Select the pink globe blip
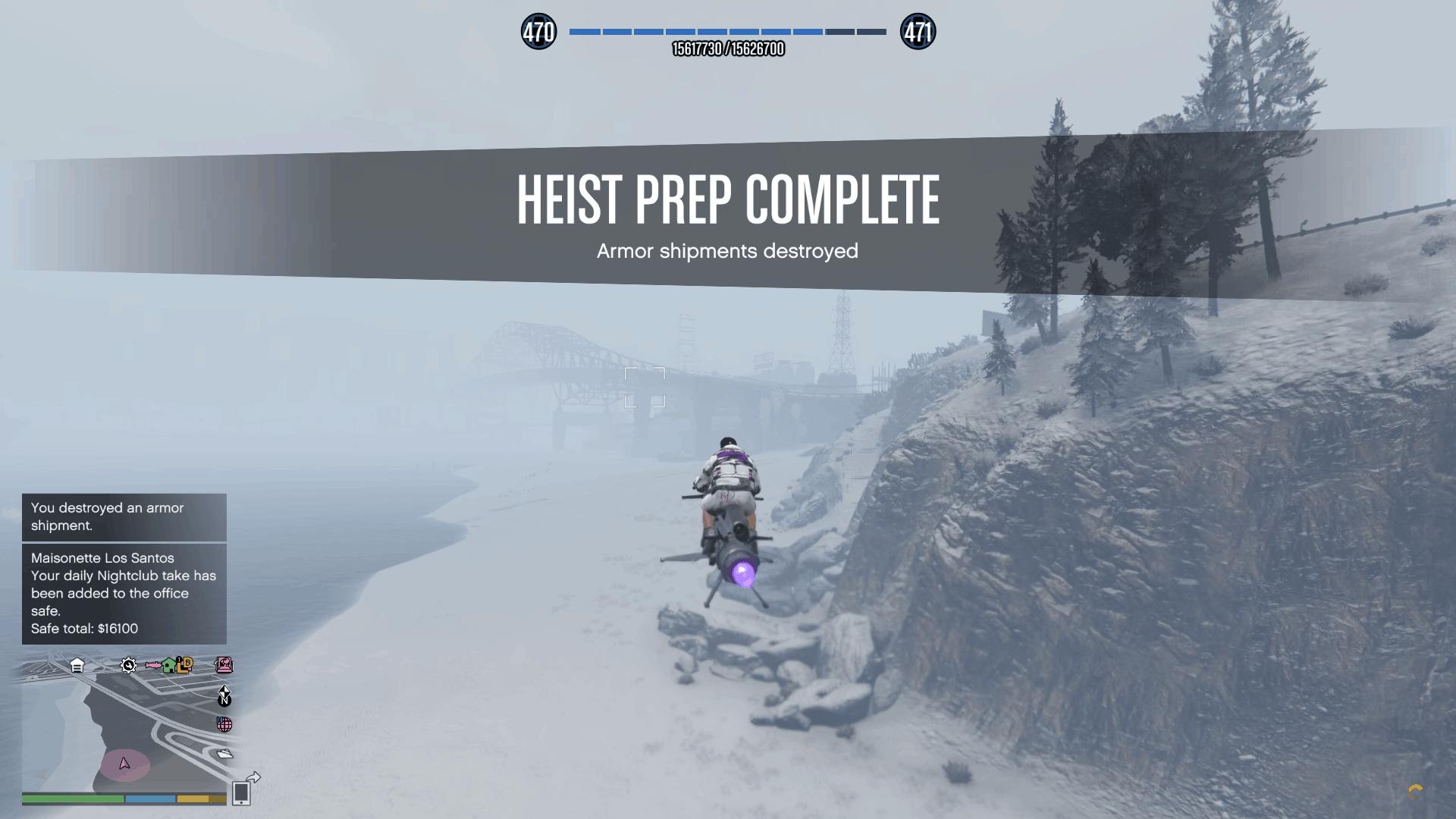 (x=224, y=724)
